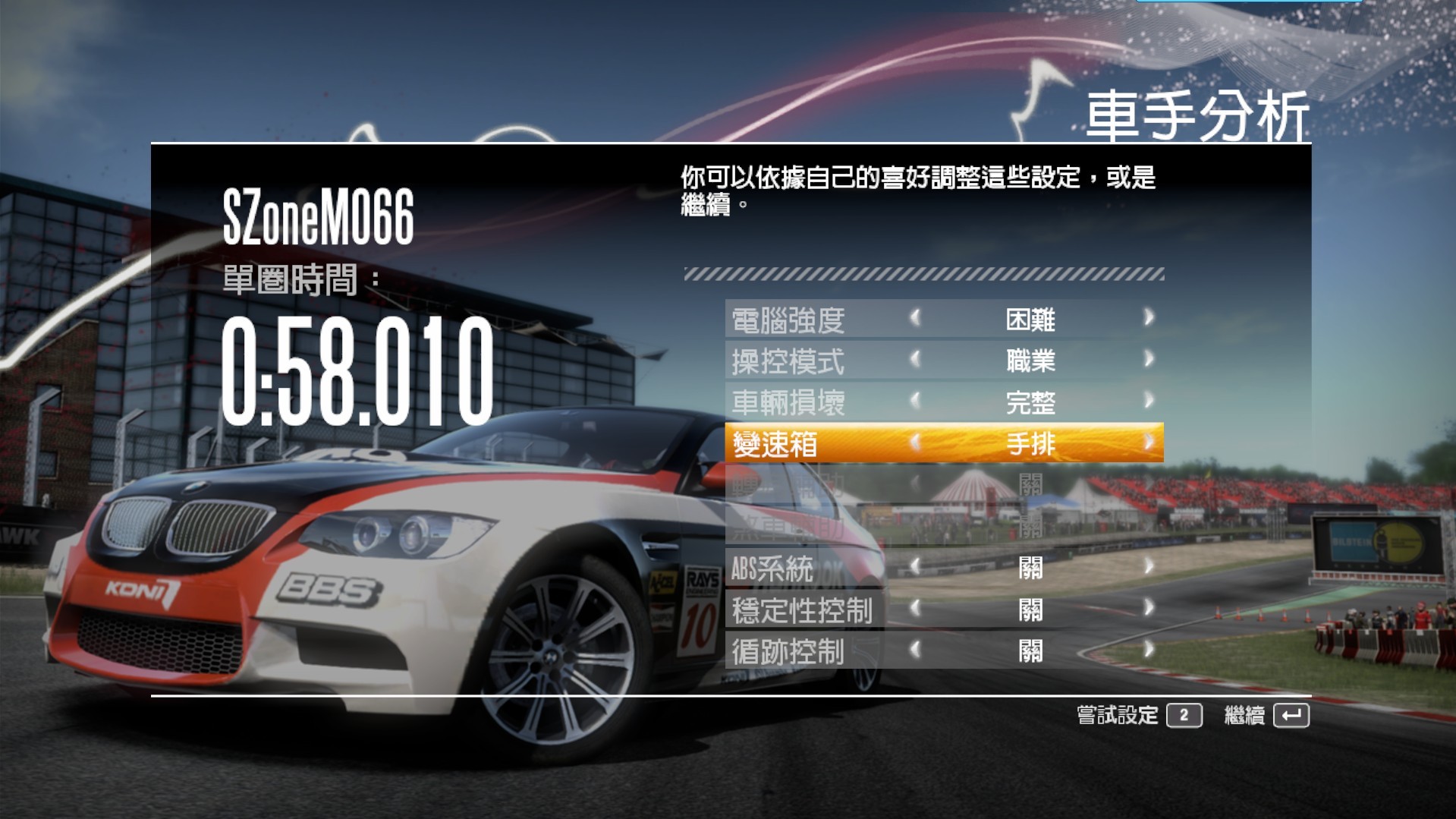This screenshot has height=819, width=1456.
Task: Select the 車輛損壞 damage row
Action: point(789,402)
